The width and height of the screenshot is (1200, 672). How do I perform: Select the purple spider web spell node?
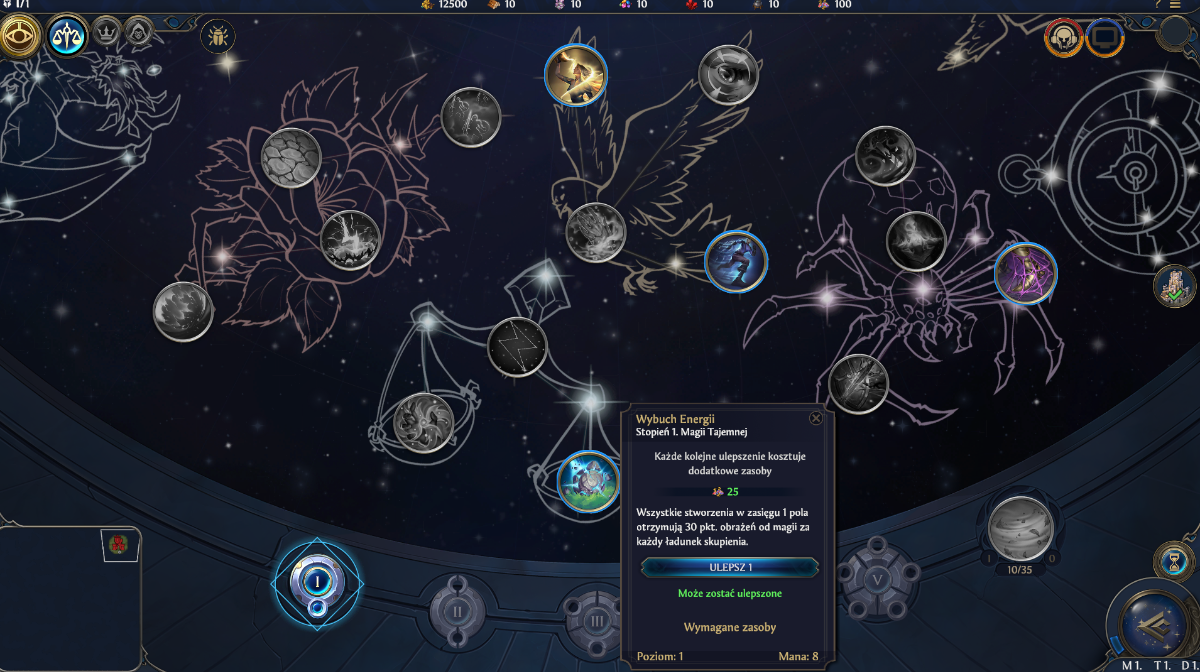pyautogui.click(x=1025, y=273)
